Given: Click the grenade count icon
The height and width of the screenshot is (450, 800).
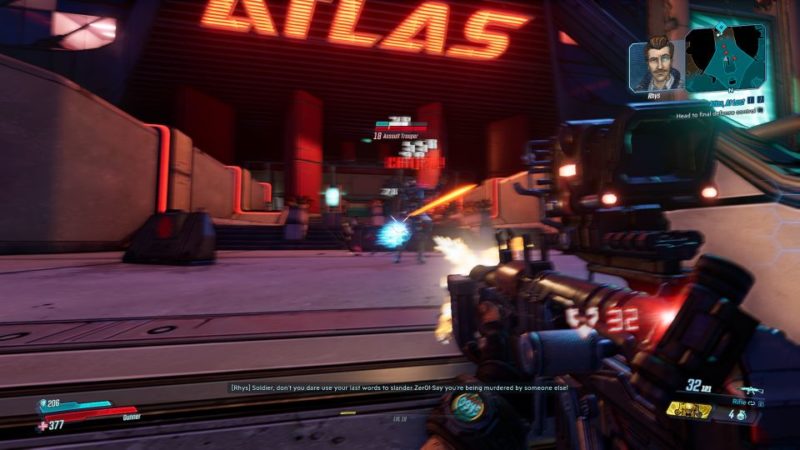Looking at the screenshot, I should click(x=742, y=414).
